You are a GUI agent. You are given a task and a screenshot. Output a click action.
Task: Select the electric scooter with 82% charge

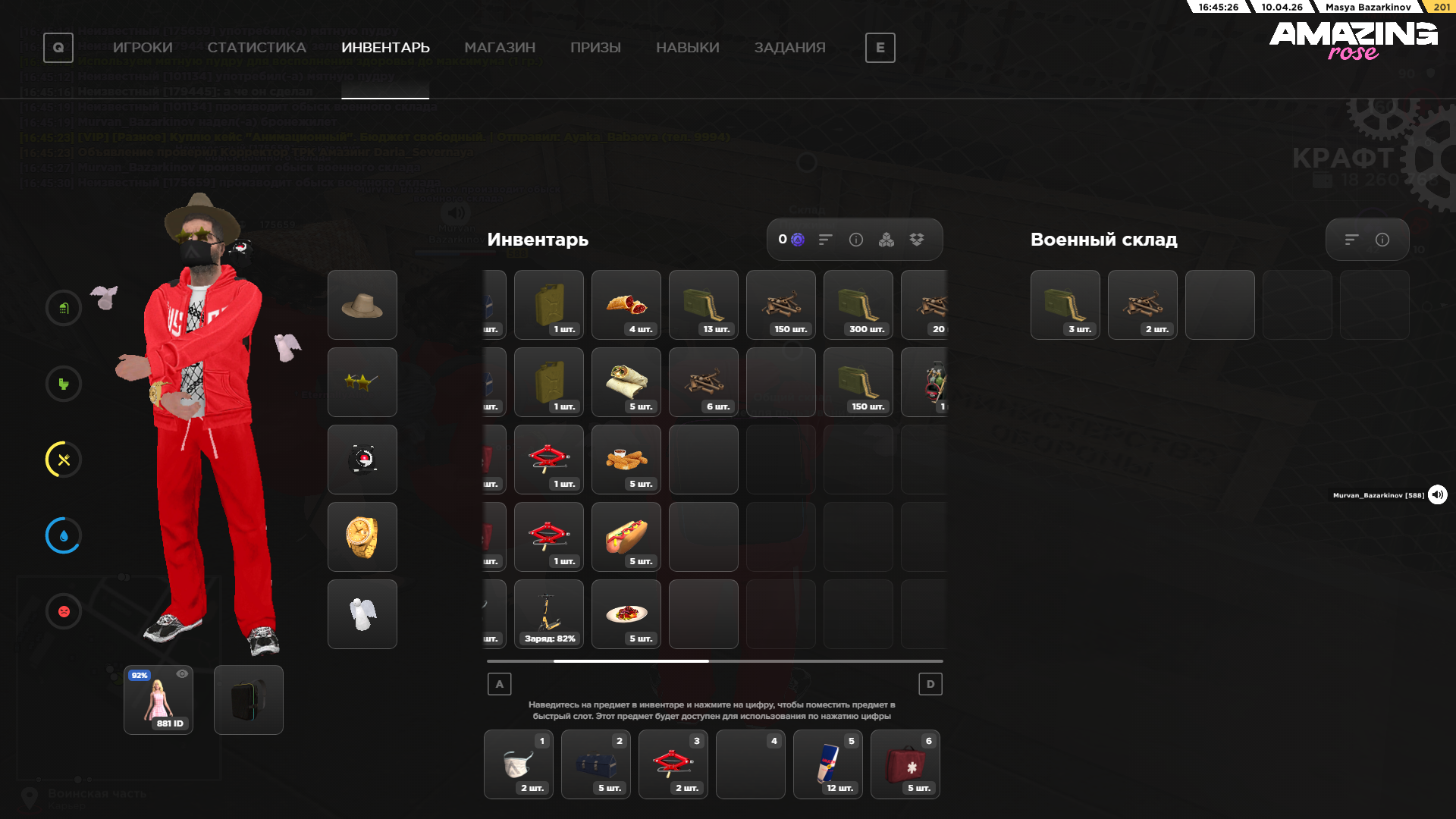(549, 614)
